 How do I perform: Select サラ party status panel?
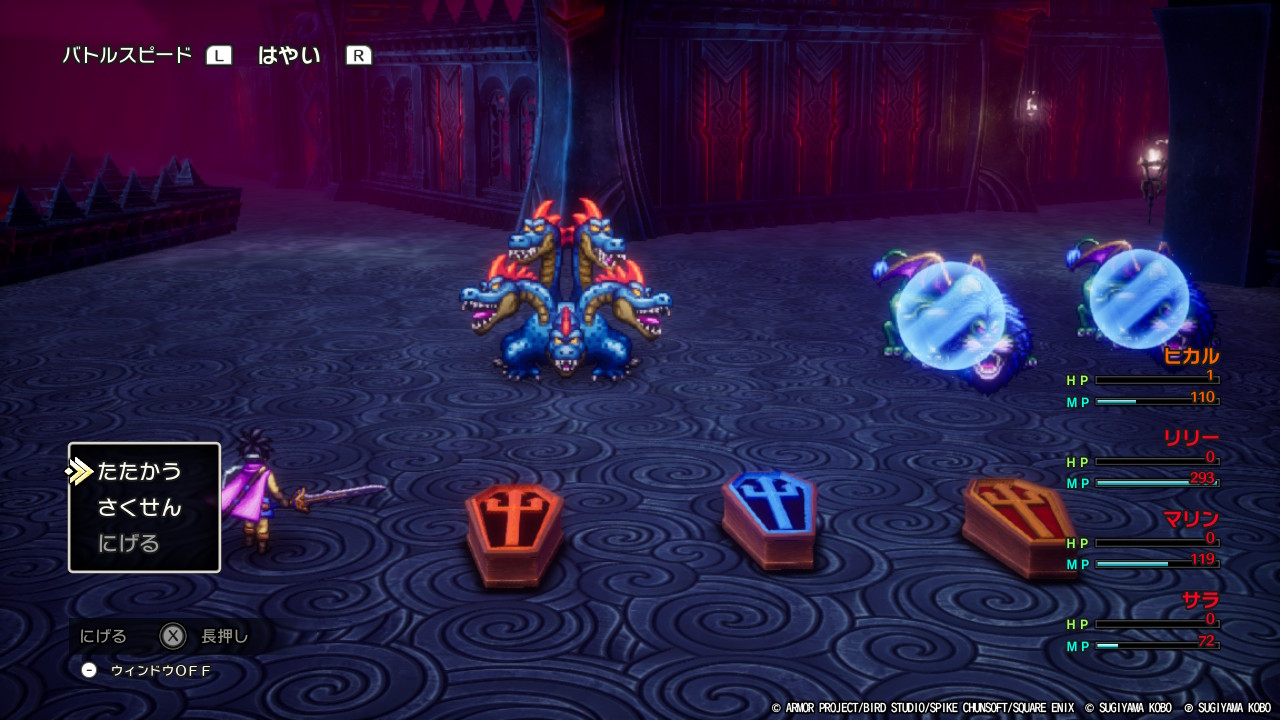pyautogui.click(x=1144, y=623)
